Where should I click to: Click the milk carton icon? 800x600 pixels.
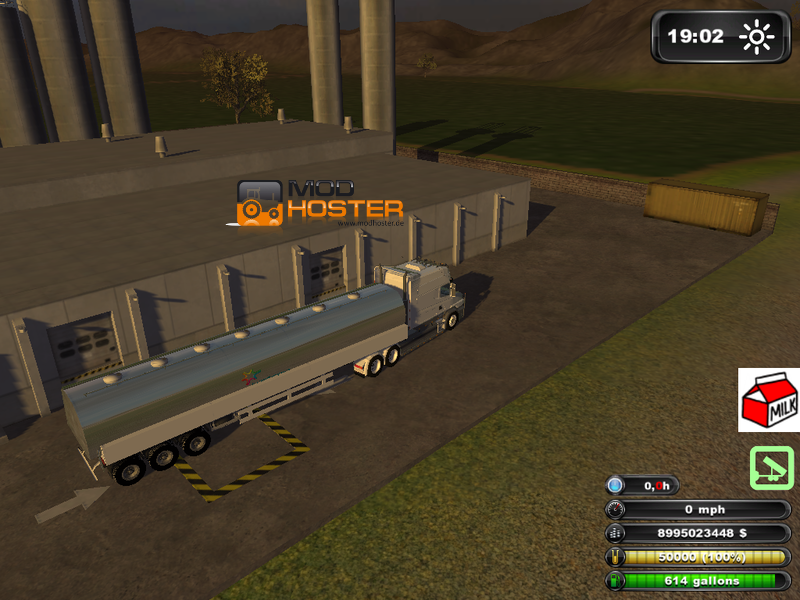(x=768, y=400)
